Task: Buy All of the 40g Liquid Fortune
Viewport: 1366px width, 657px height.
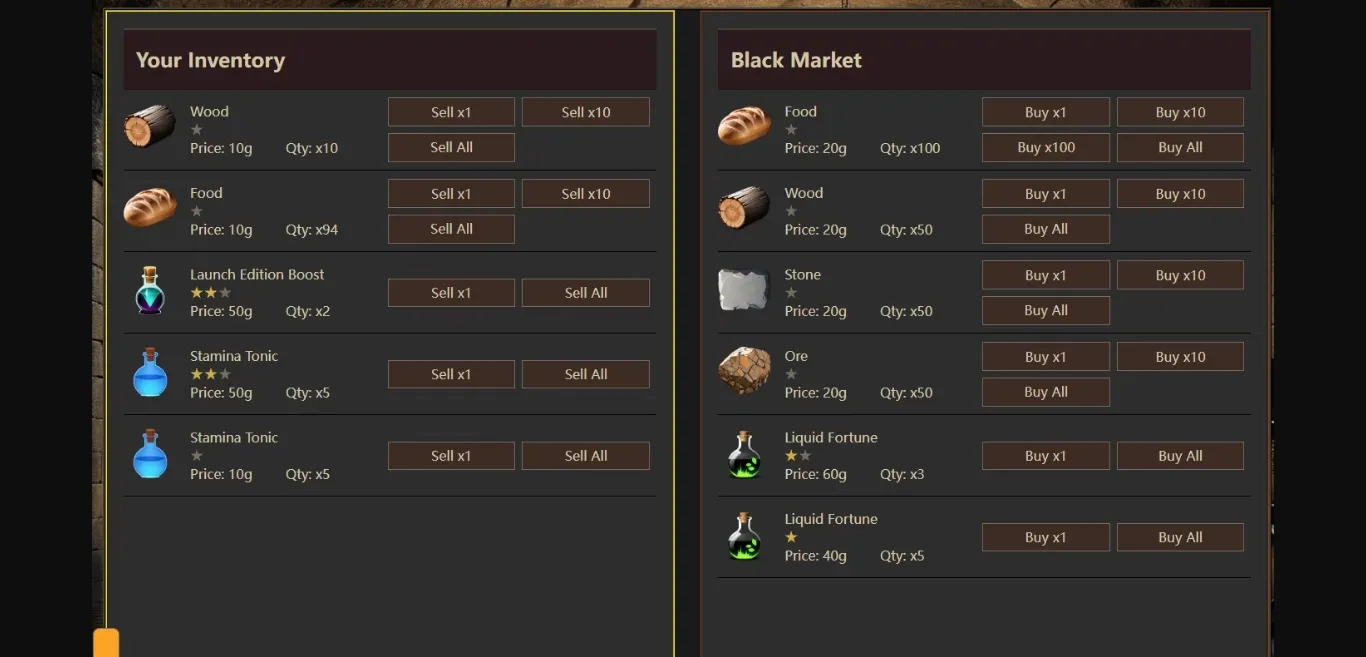Action: pyautogui.click(x=1180, y=537)
